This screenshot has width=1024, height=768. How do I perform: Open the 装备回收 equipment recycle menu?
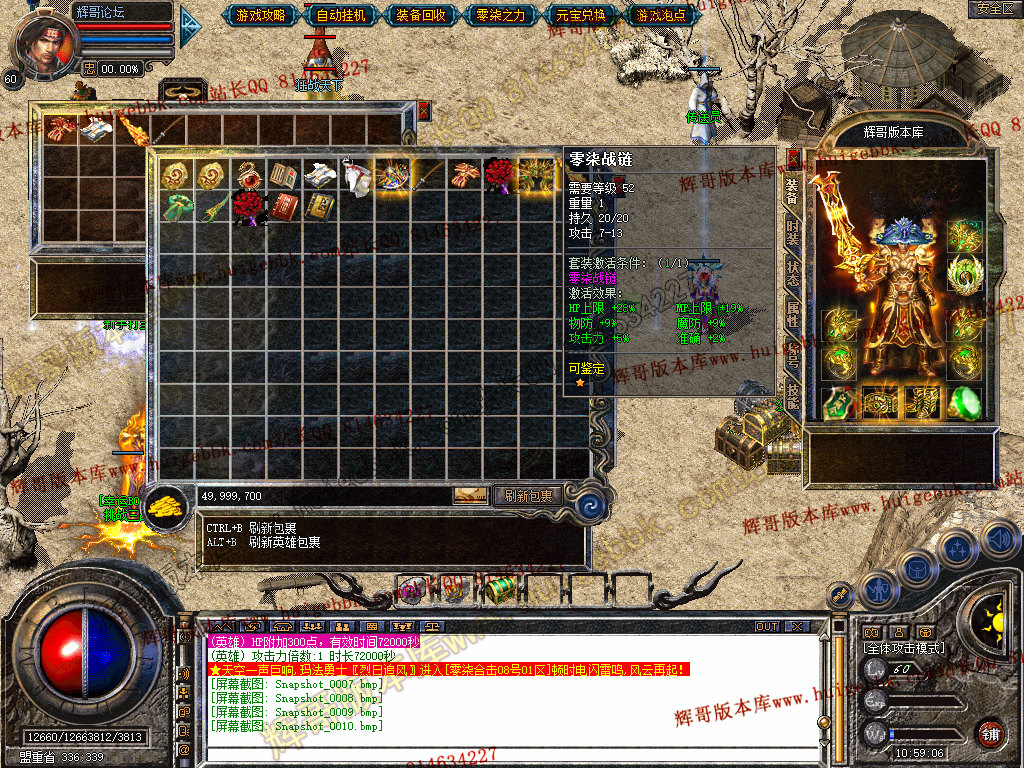coord(421,15)
